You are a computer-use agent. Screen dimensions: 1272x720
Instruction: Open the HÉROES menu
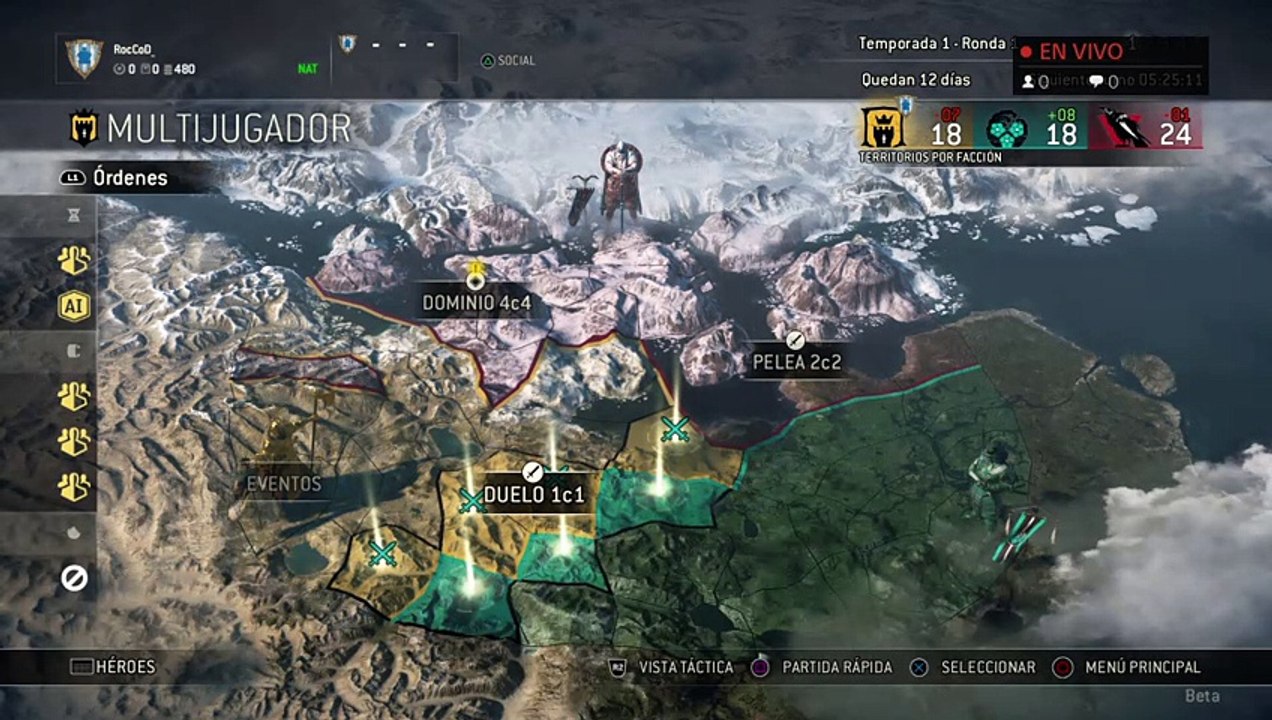(x=113, y=667)
